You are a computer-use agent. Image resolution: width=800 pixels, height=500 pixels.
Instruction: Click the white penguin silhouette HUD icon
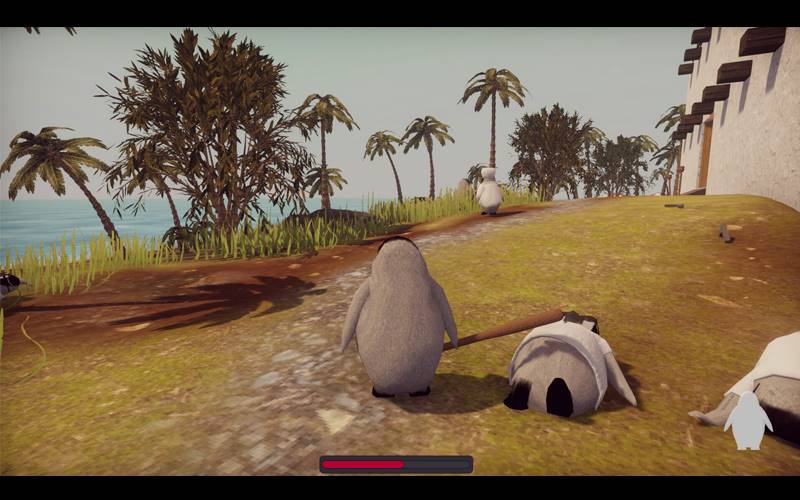point(748,421)
